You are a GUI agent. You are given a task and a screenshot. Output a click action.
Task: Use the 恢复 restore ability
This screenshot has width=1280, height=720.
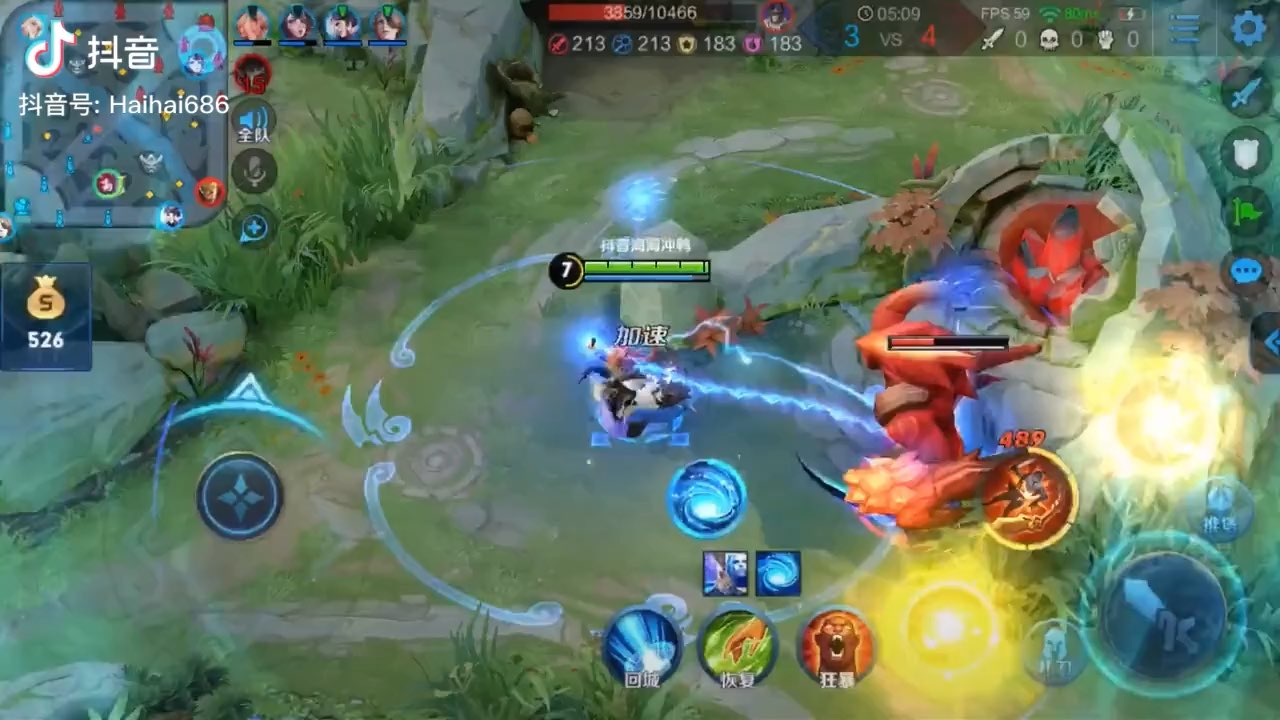coord(737,645)
